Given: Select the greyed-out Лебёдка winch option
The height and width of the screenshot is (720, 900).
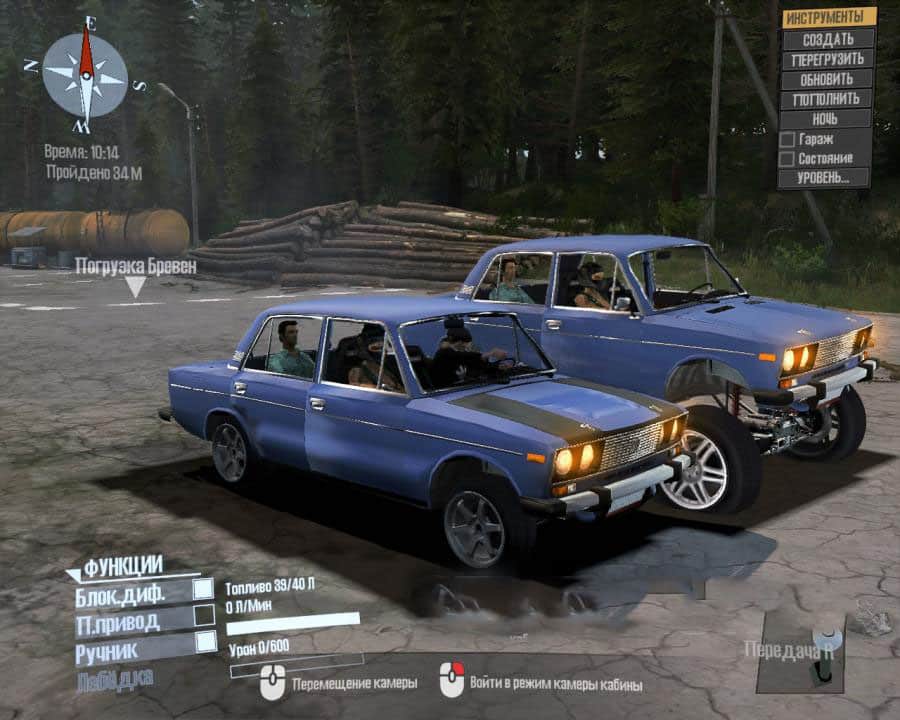Looking at the screenshot, I should pyautogui.click(x=115, y=679).
